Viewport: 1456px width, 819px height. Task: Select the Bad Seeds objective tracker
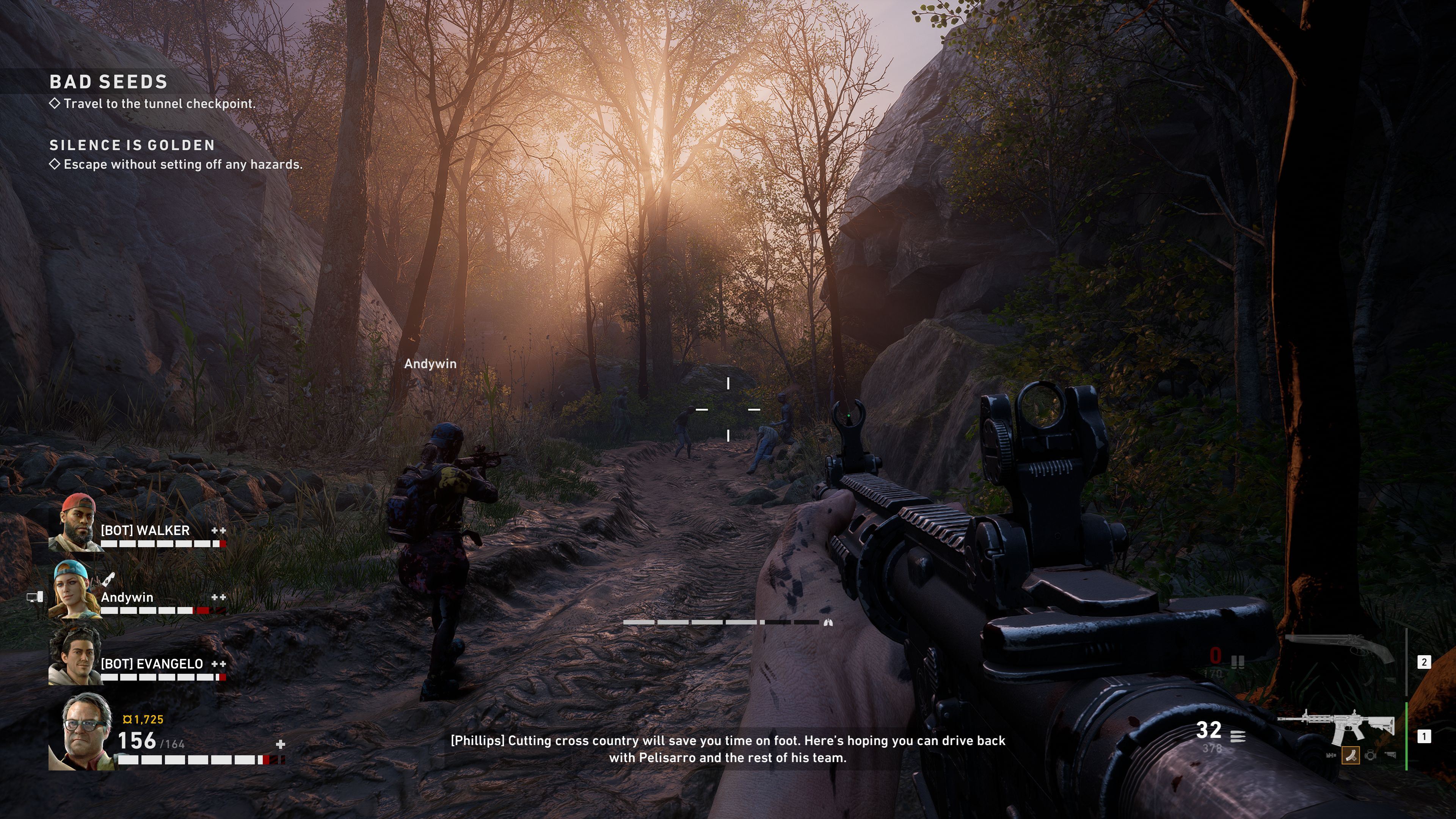click(108, 82)
